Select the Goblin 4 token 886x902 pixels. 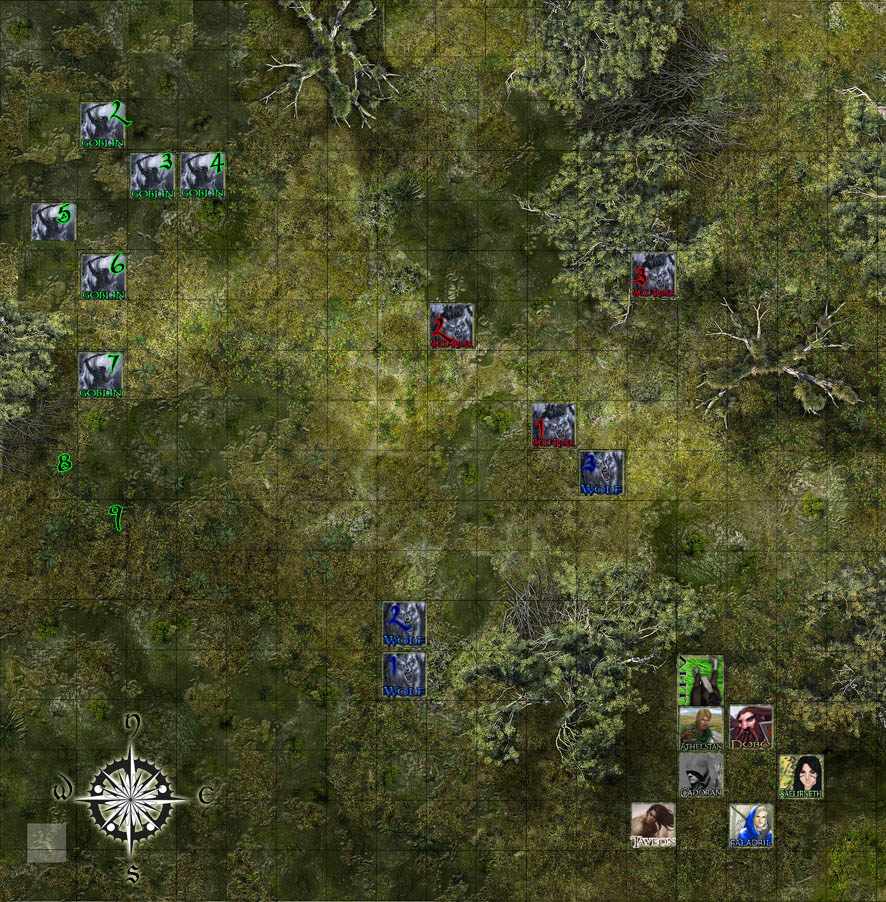tap(202, 174)
